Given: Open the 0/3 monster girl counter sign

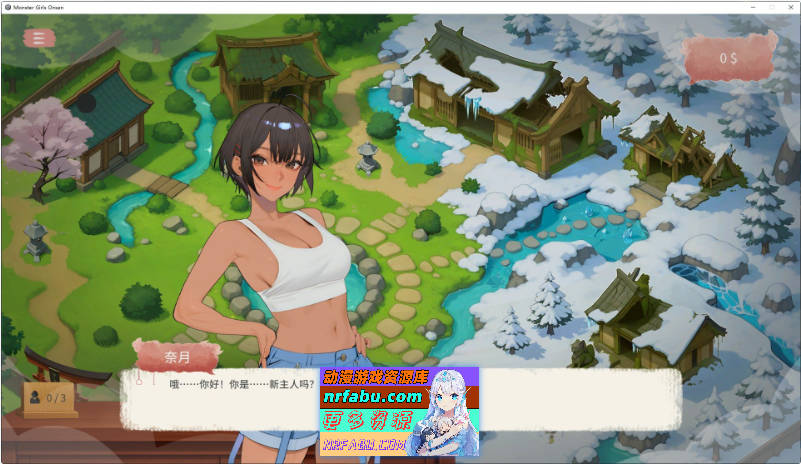Looking at the screenshot, I should point(50,397).
